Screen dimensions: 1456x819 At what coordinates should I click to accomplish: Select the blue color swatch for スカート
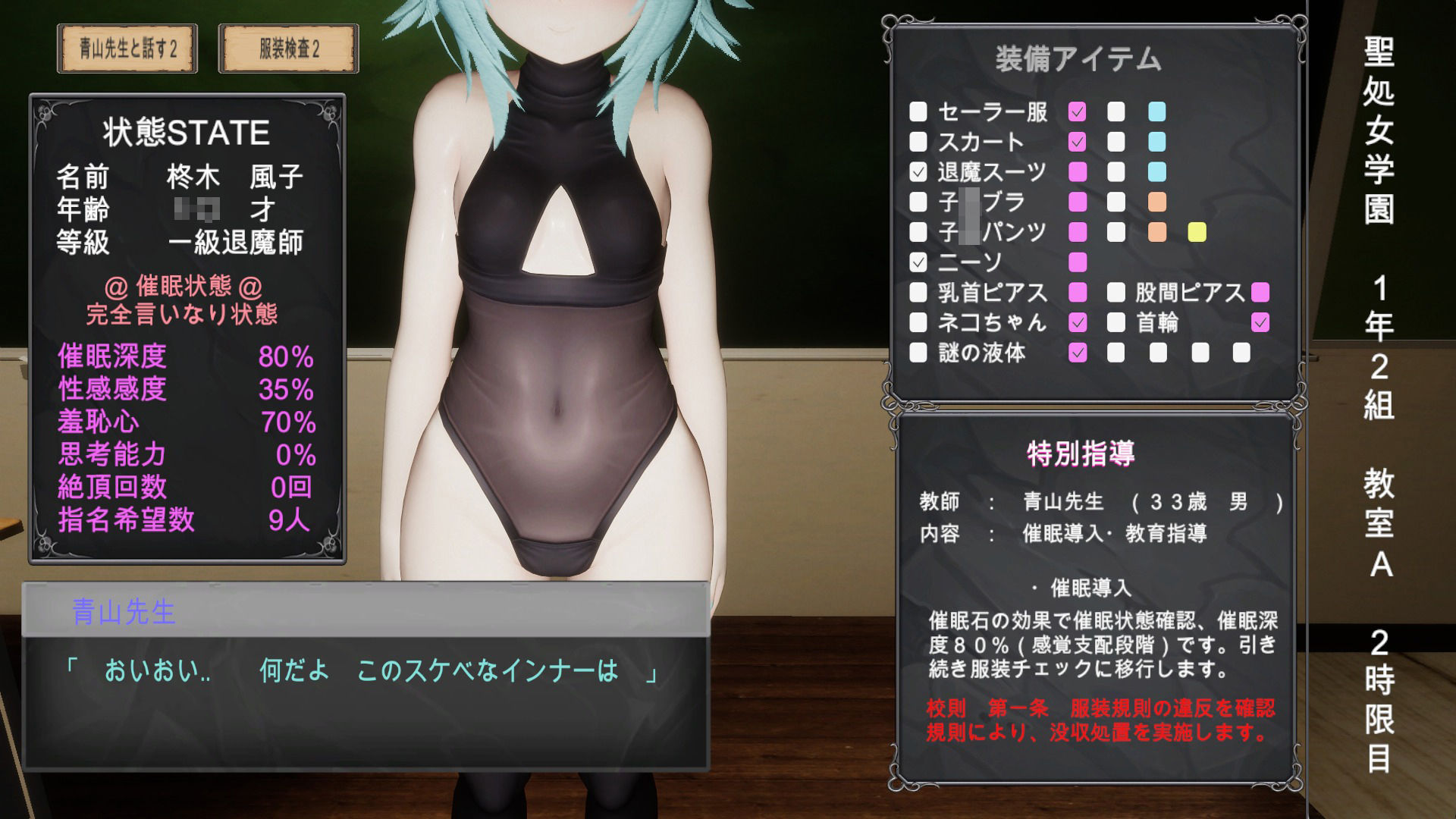pos(1156,143)
